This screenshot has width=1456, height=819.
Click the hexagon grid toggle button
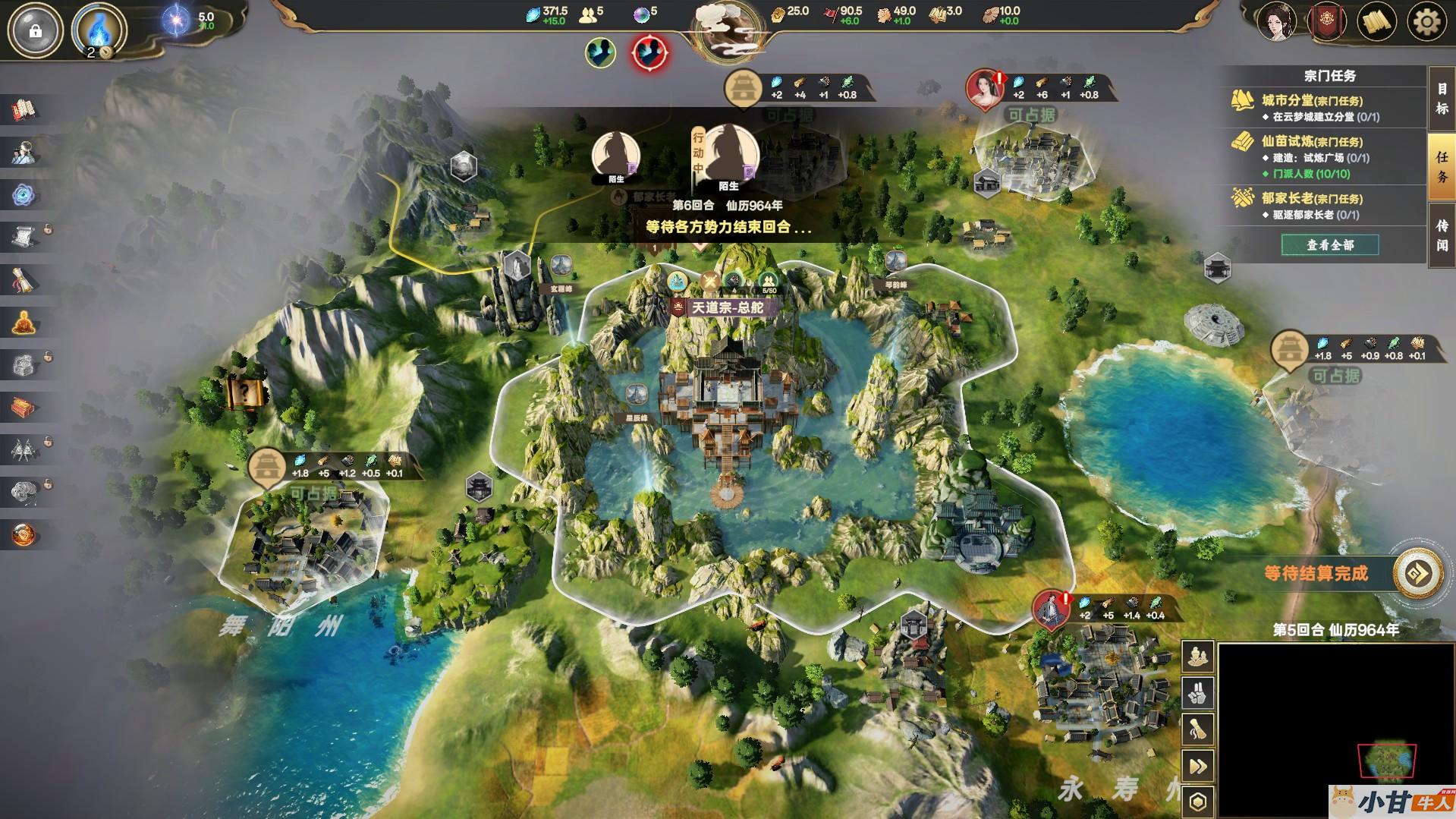tap(1198, 802)
